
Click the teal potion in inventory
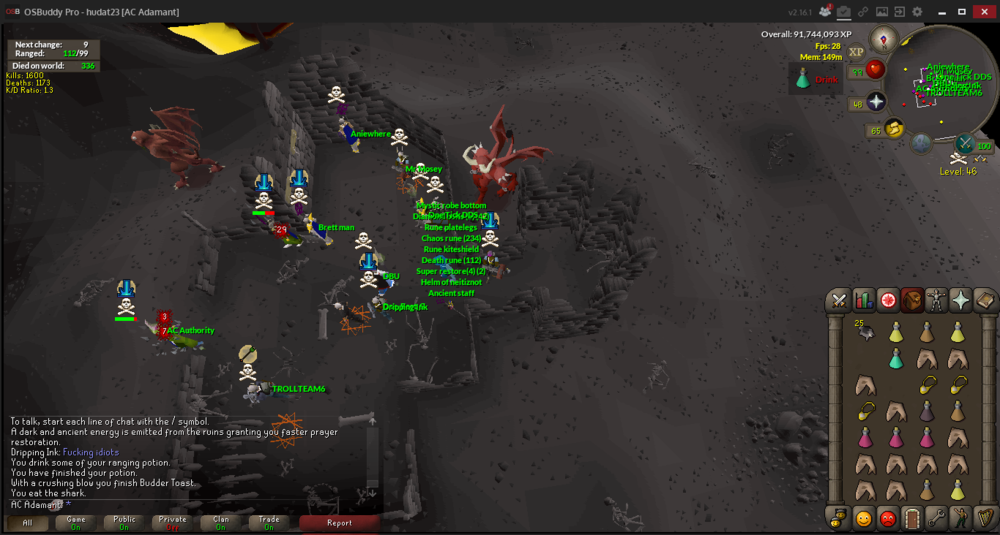pyautogui.click(x=895, y=358)
